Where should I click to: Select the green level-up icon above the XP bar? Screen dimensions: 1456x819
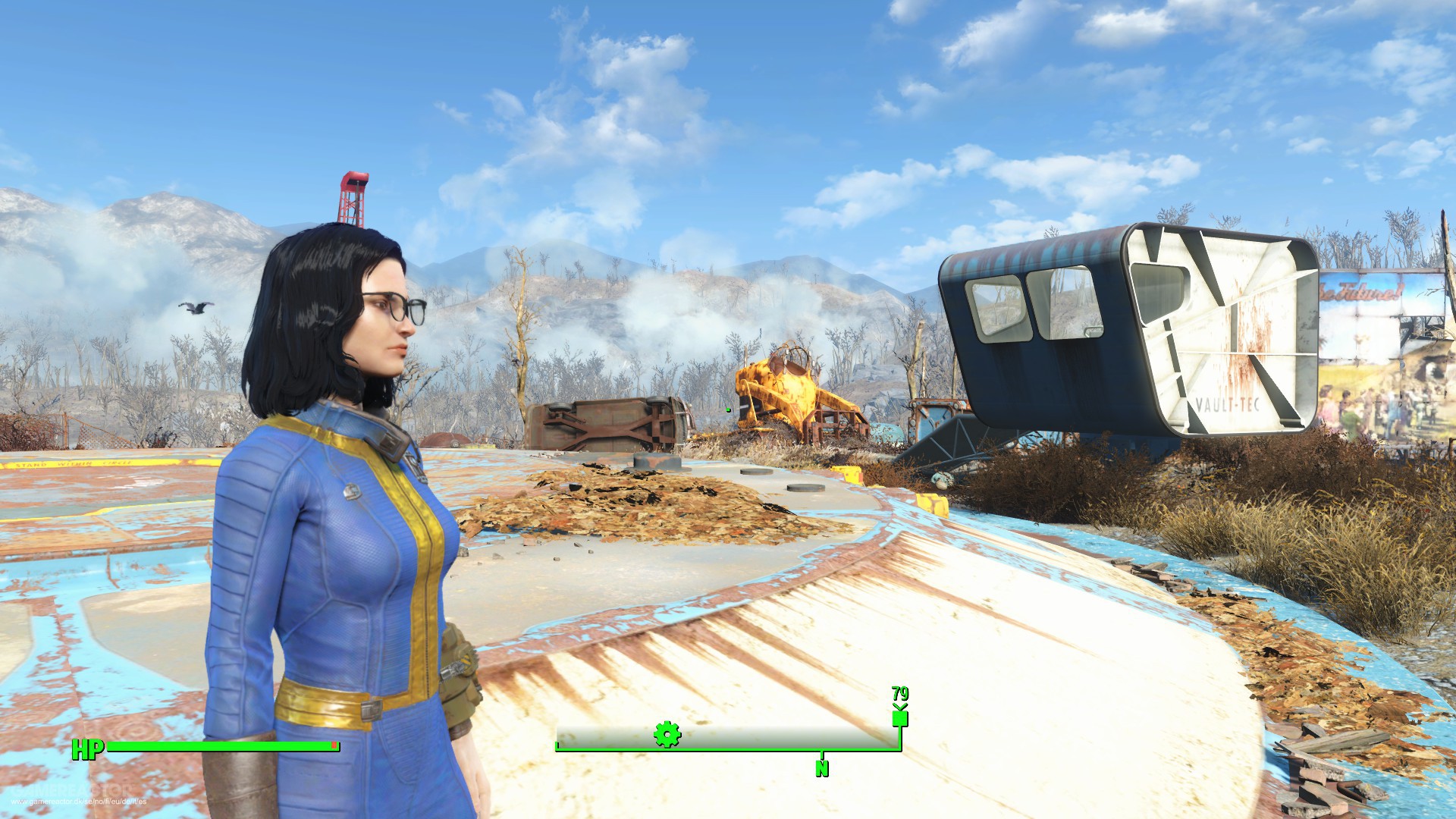900,717
